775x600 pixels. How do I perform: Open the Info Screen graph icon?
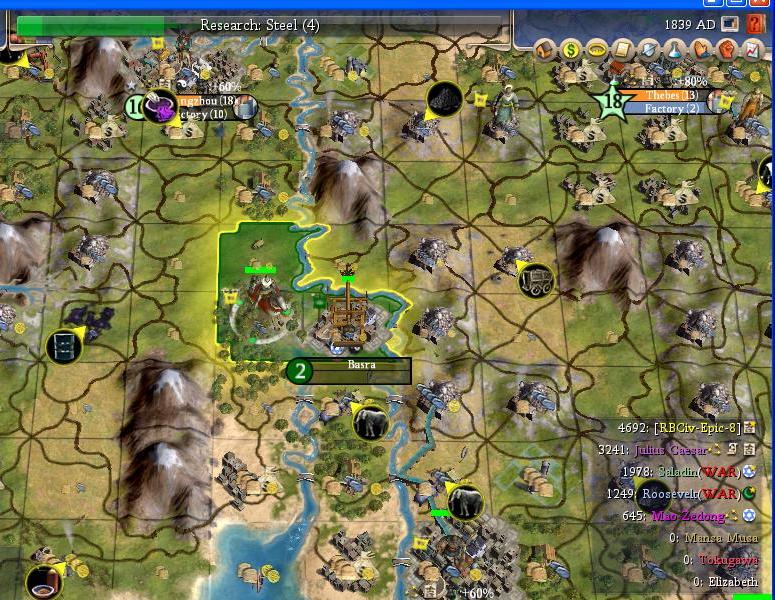click(752, 48)
